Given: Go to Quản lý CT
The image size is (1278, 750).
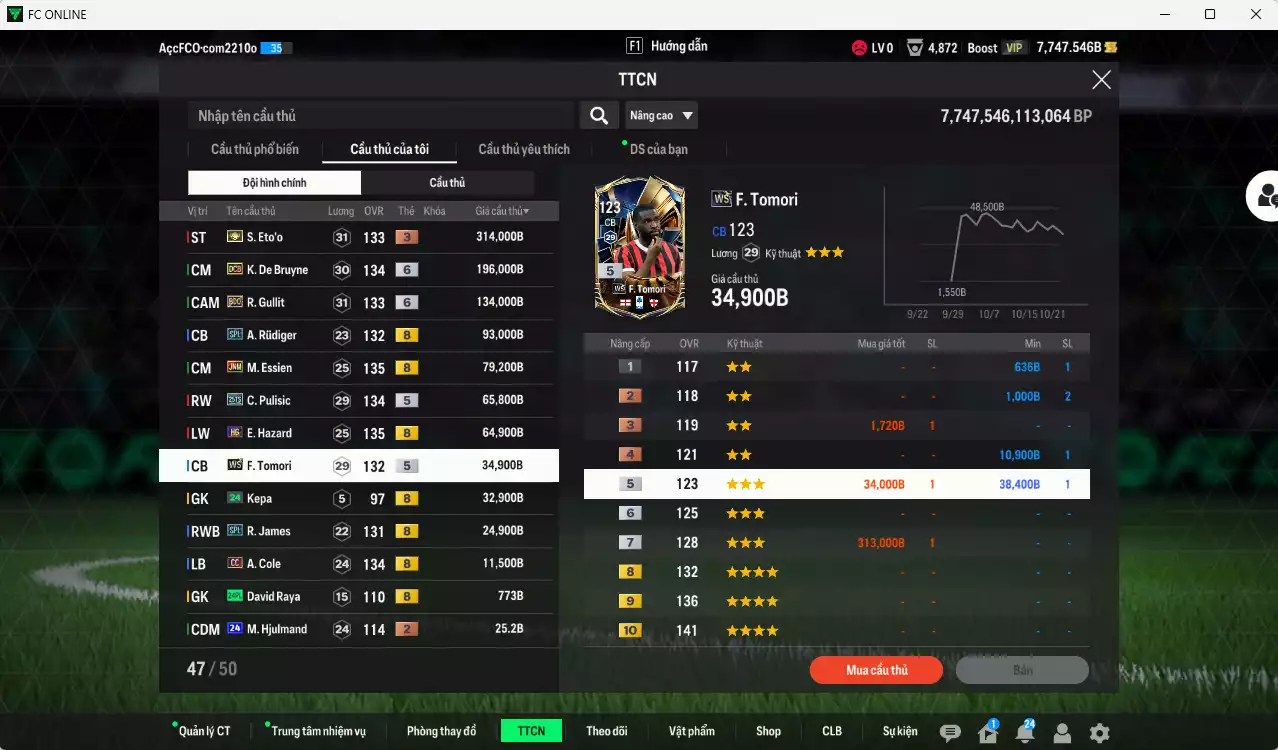Looking at the screenshot, I should [204, 731].
